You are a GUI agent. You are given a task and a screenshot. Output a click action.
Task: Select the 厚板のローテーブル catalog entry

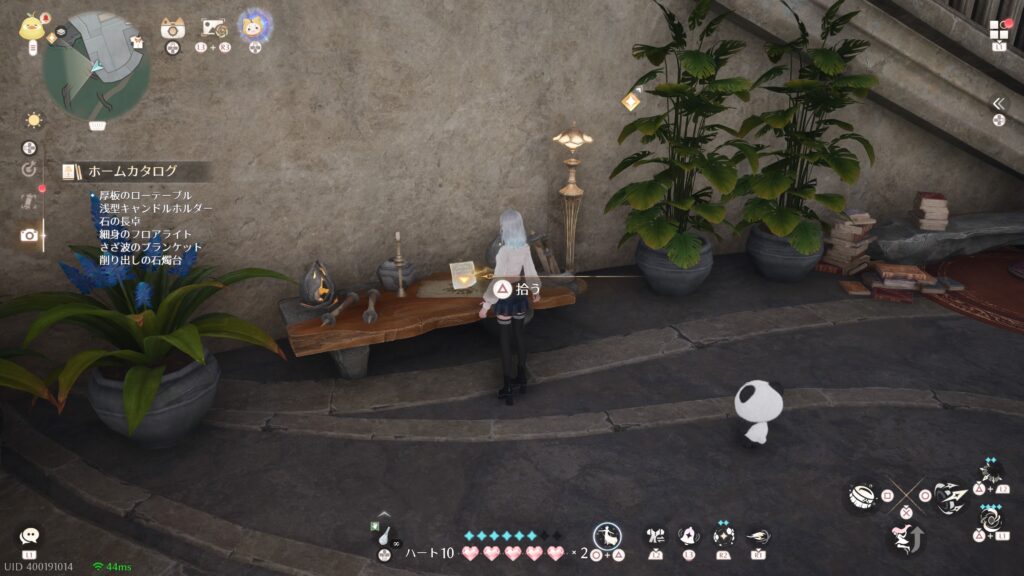(x=145, y=195)
